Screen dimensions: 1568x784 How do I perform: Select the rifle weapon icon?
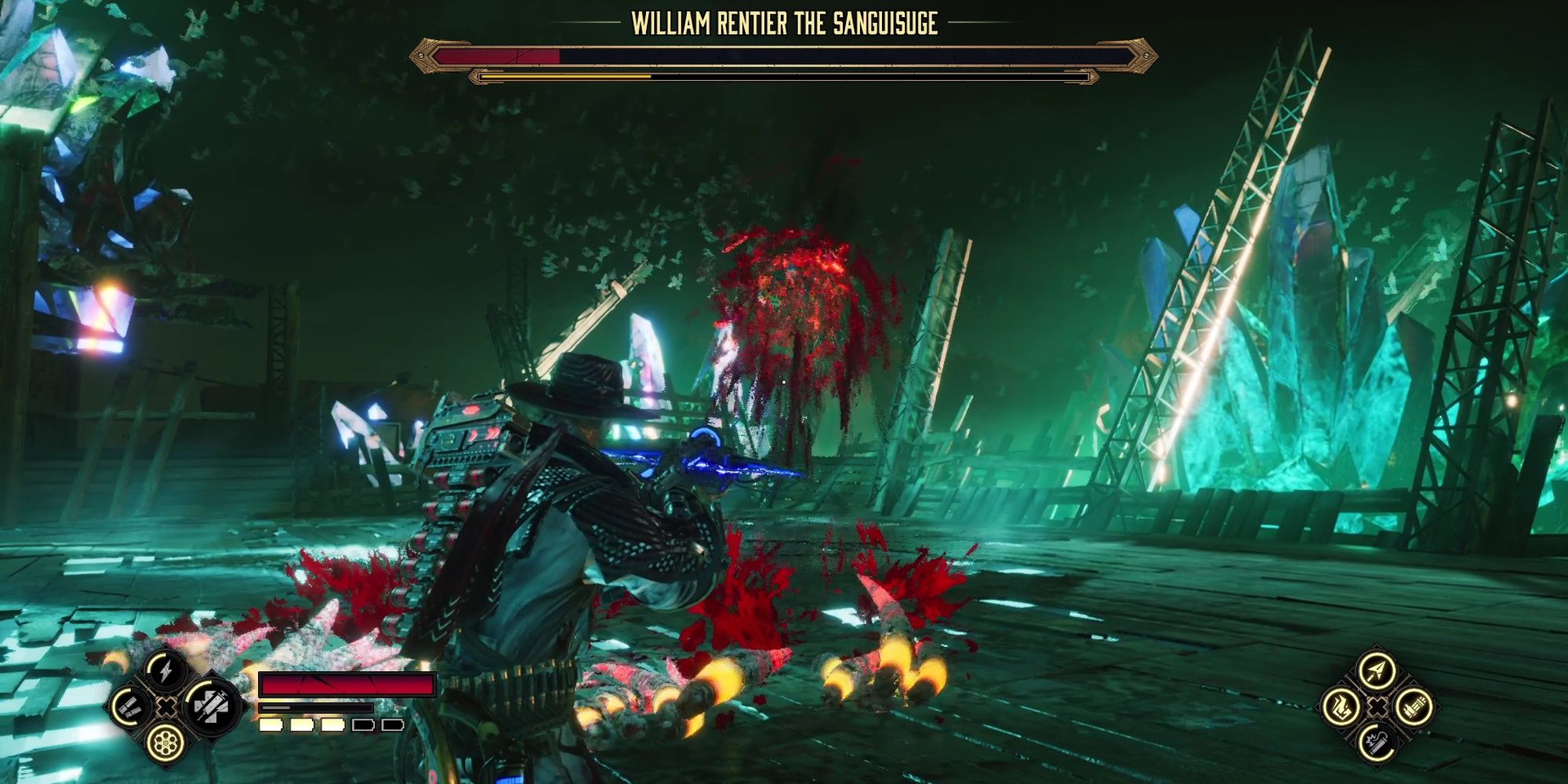[x=1414, y=708]
